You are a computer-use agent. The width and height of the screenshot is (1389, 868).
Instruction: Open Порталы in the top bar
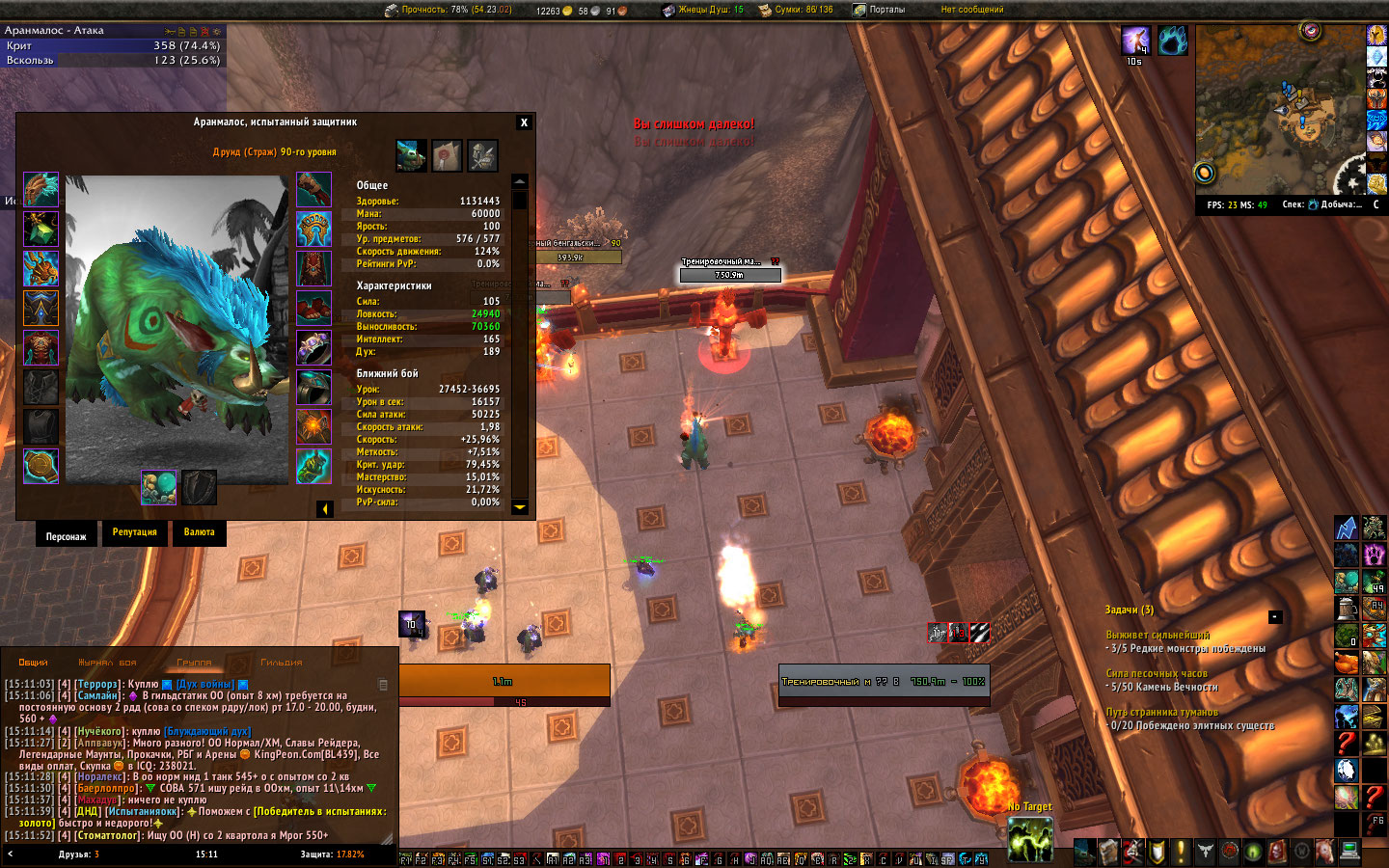(x=886, y=10)
